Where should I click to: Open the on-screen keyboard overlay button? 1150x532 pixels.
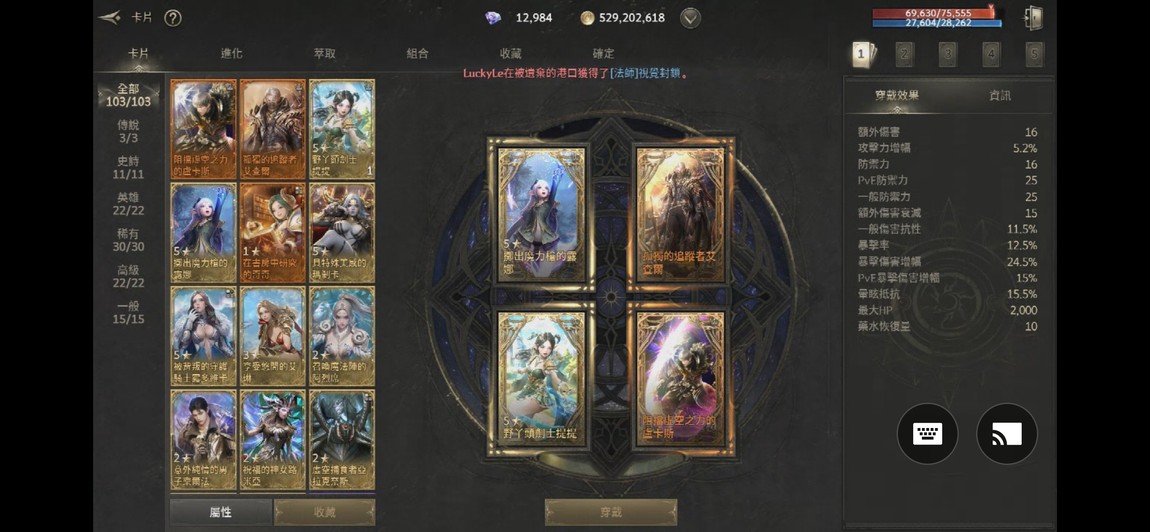tap(927, 434)
